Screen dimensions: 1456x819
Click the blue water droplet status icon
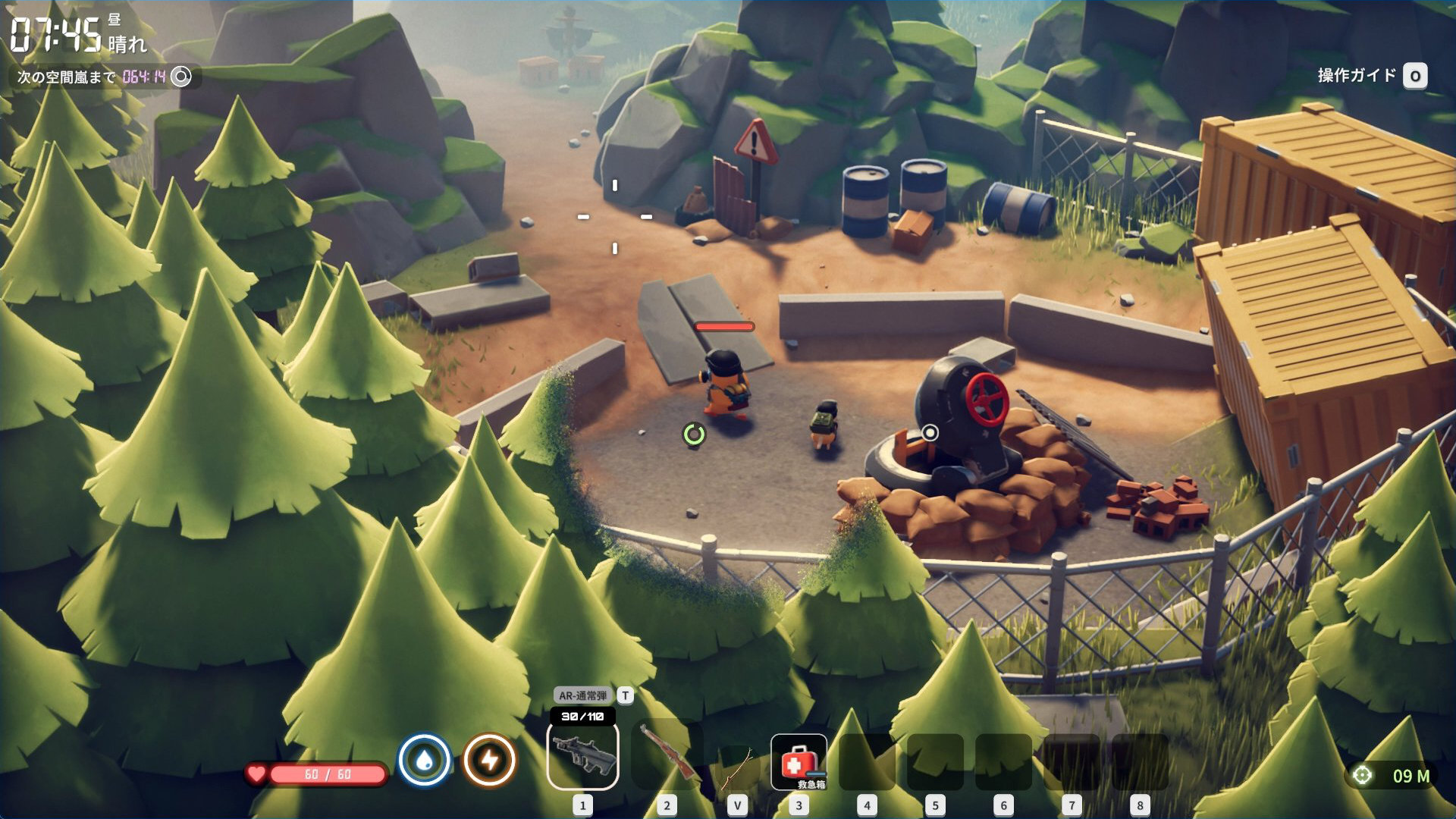point(425,760)
